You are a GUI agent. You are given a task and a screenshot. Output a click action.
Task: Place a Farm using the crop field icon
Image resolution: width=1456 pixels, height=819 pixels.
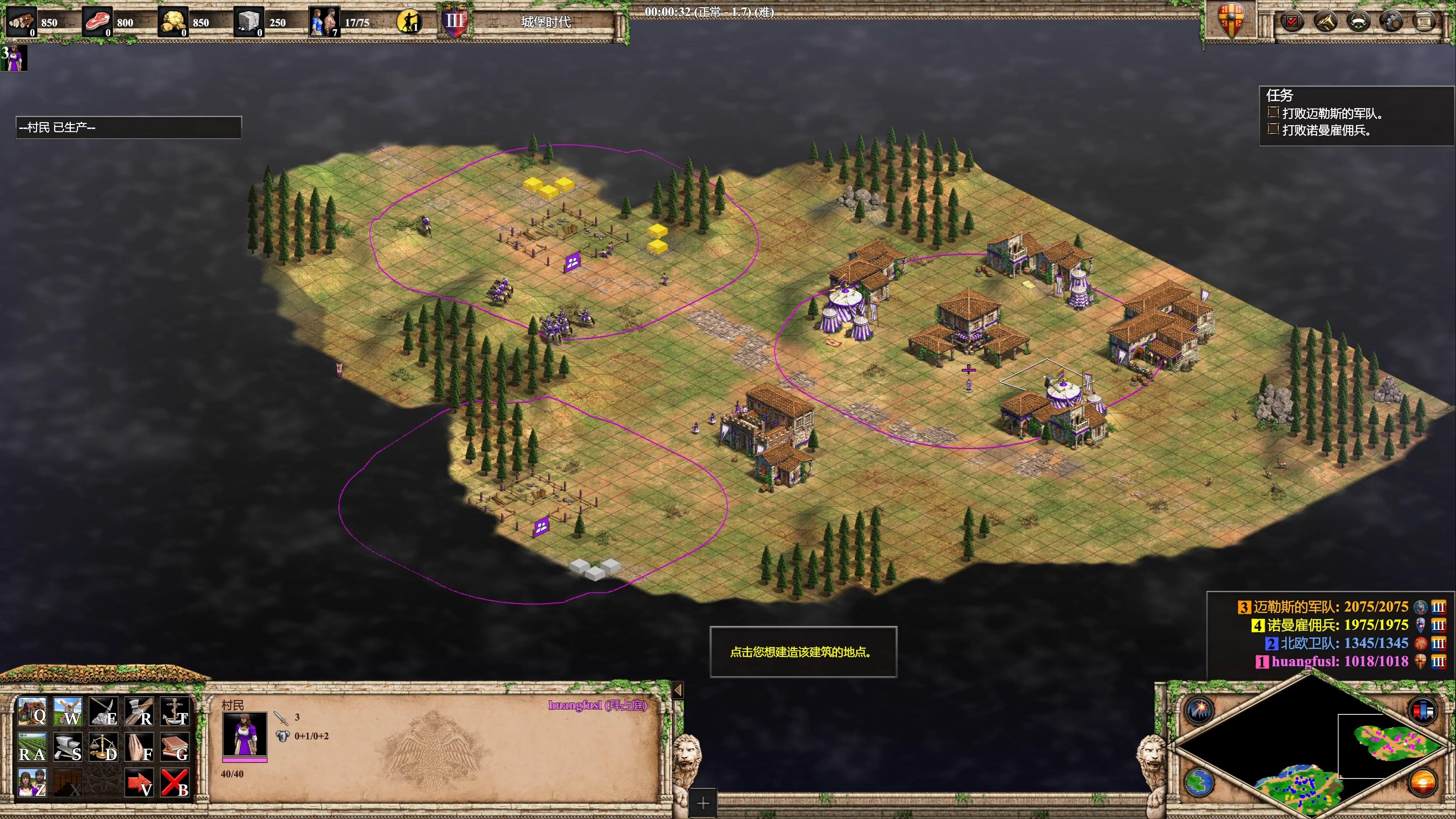click(31, 747)
